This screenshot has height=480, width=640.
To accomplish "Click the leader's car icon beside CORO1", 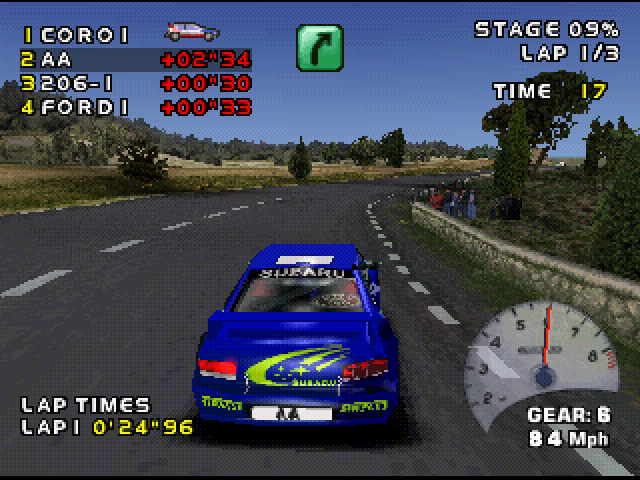I will coord(193,33).
